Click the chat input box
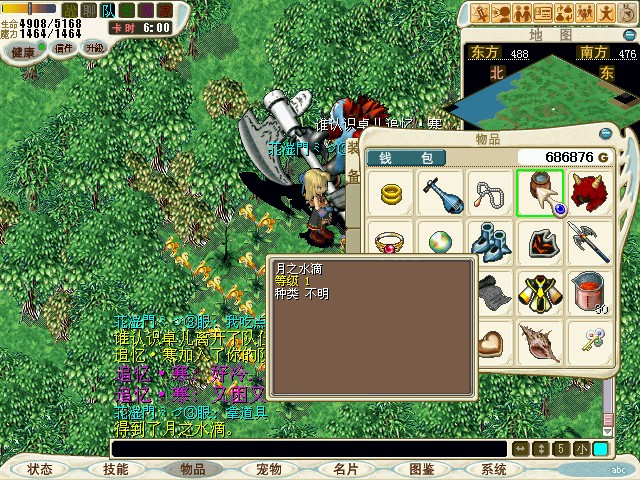Screen dimensions: 640x480 (308, 449)
